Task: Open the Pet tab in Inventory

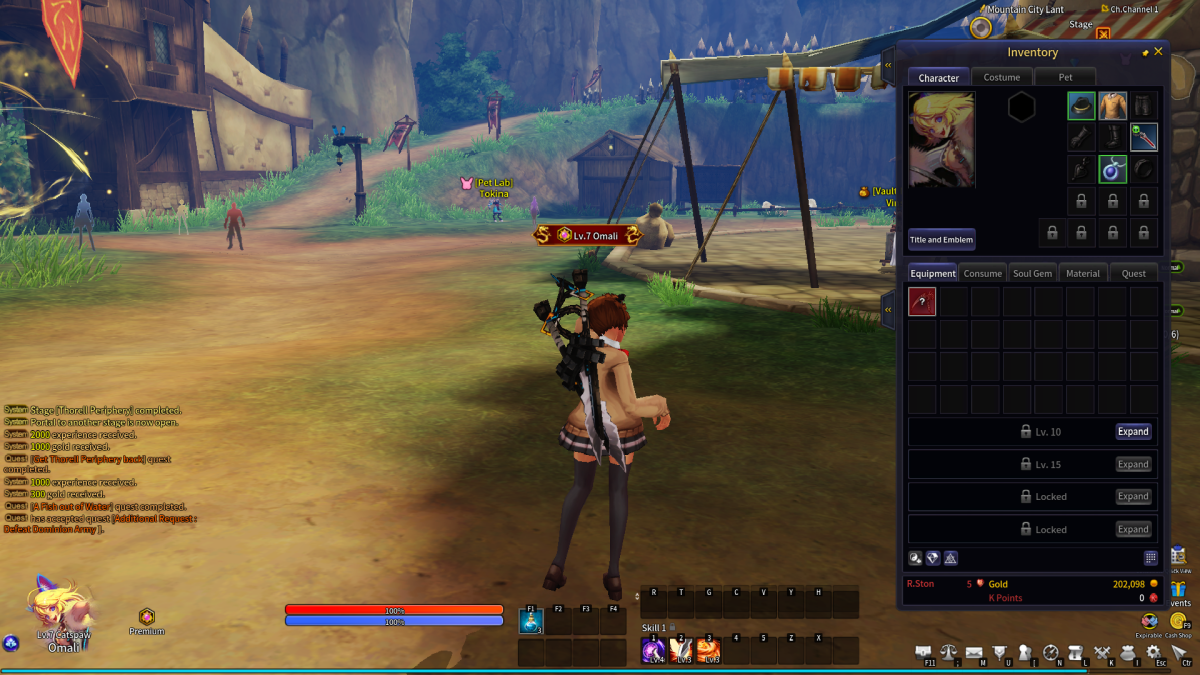Action: (1065, 77)
